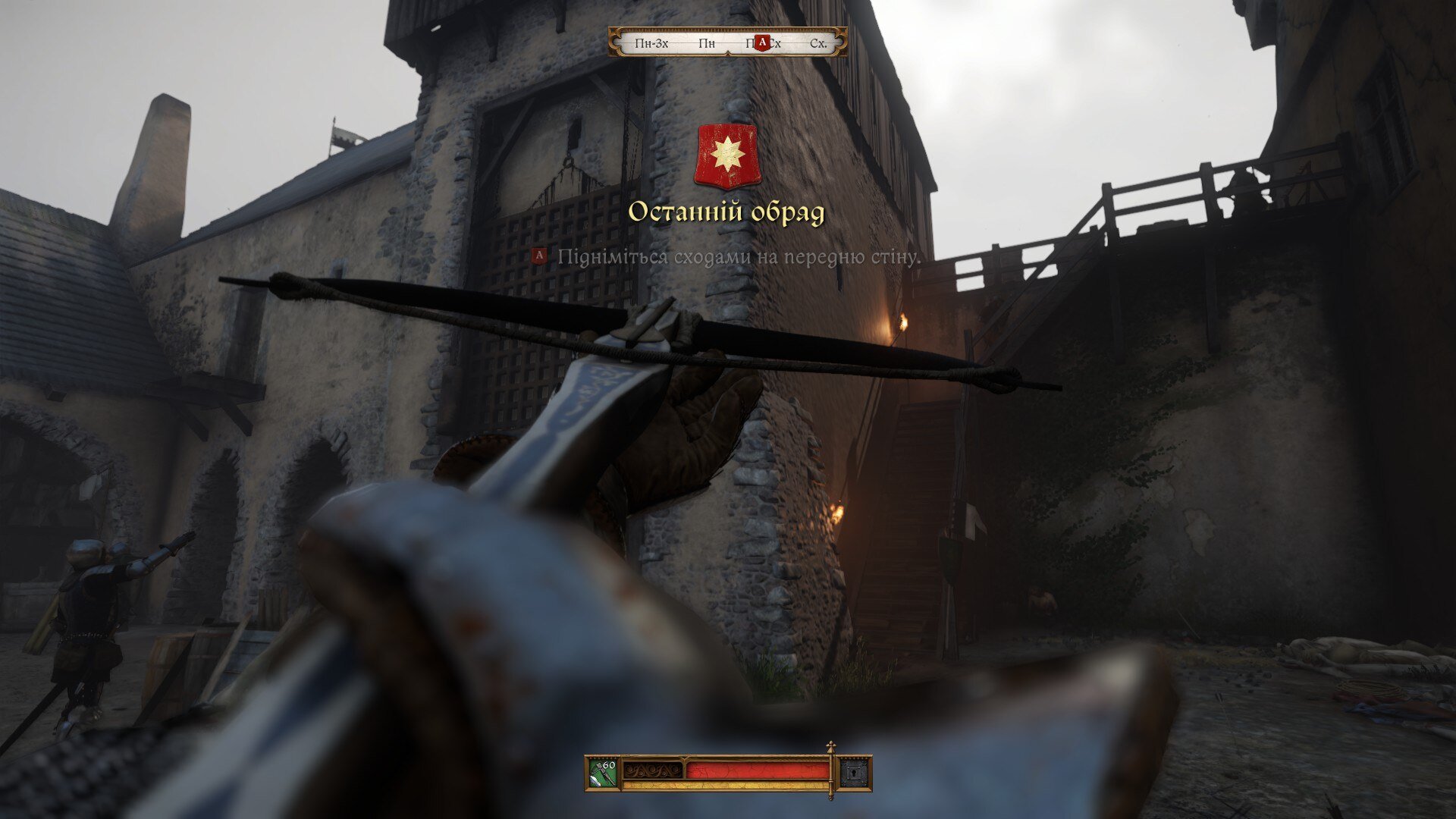Select the crossbow bolt ammo icon
This screenshot has width=1456, height=819.
pos(603,773)
